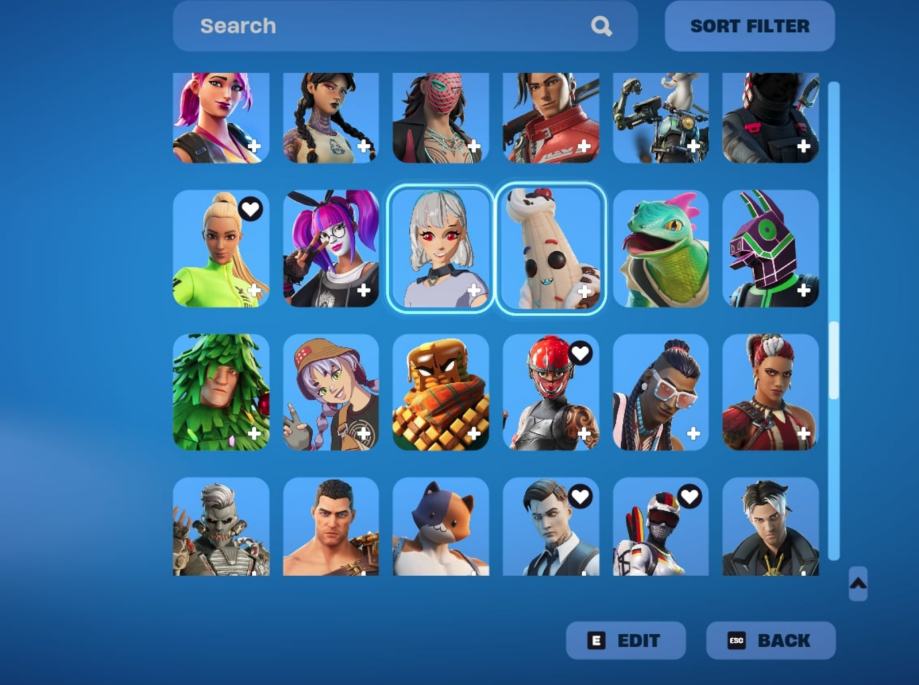
Task: Select the white-haired anime girl skin
Action: click(x=441, y=249)
